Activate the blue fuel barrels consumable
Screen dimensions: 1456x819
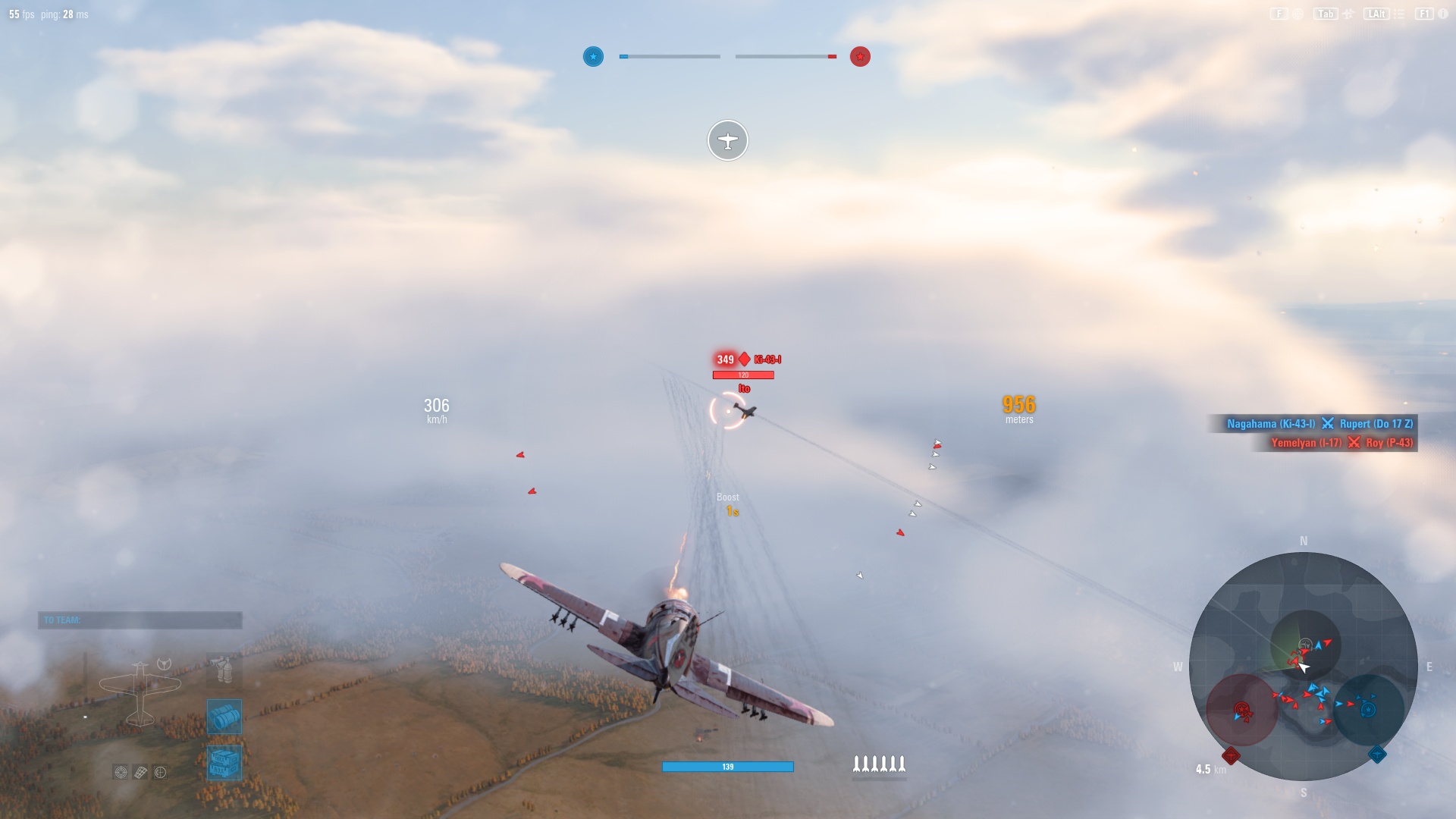[x=224, y=717]
